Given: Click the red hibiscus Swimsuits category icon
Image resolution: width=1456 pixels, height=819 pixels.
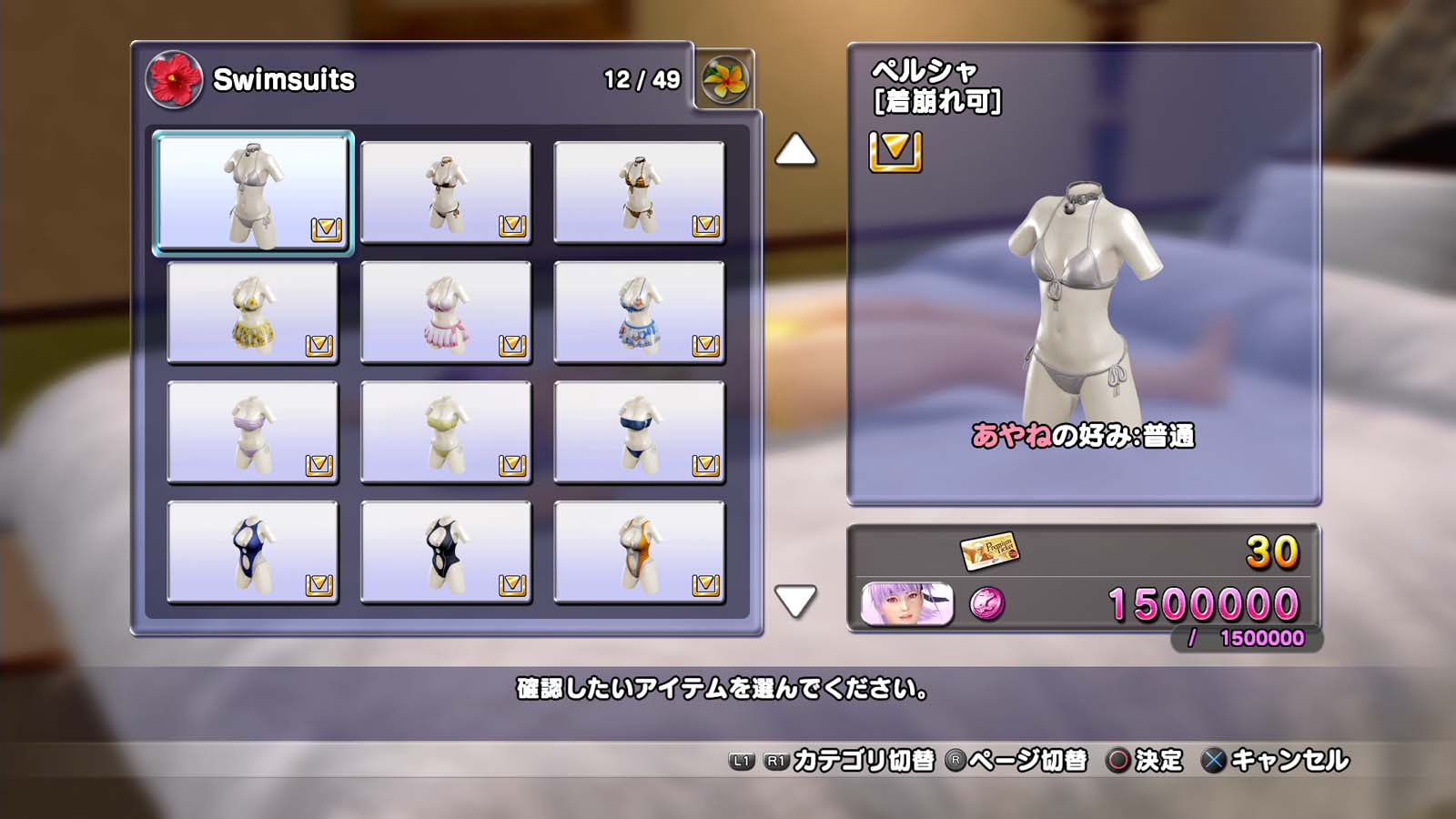Looking at the screenshot, I should click(x=174, y=79).
